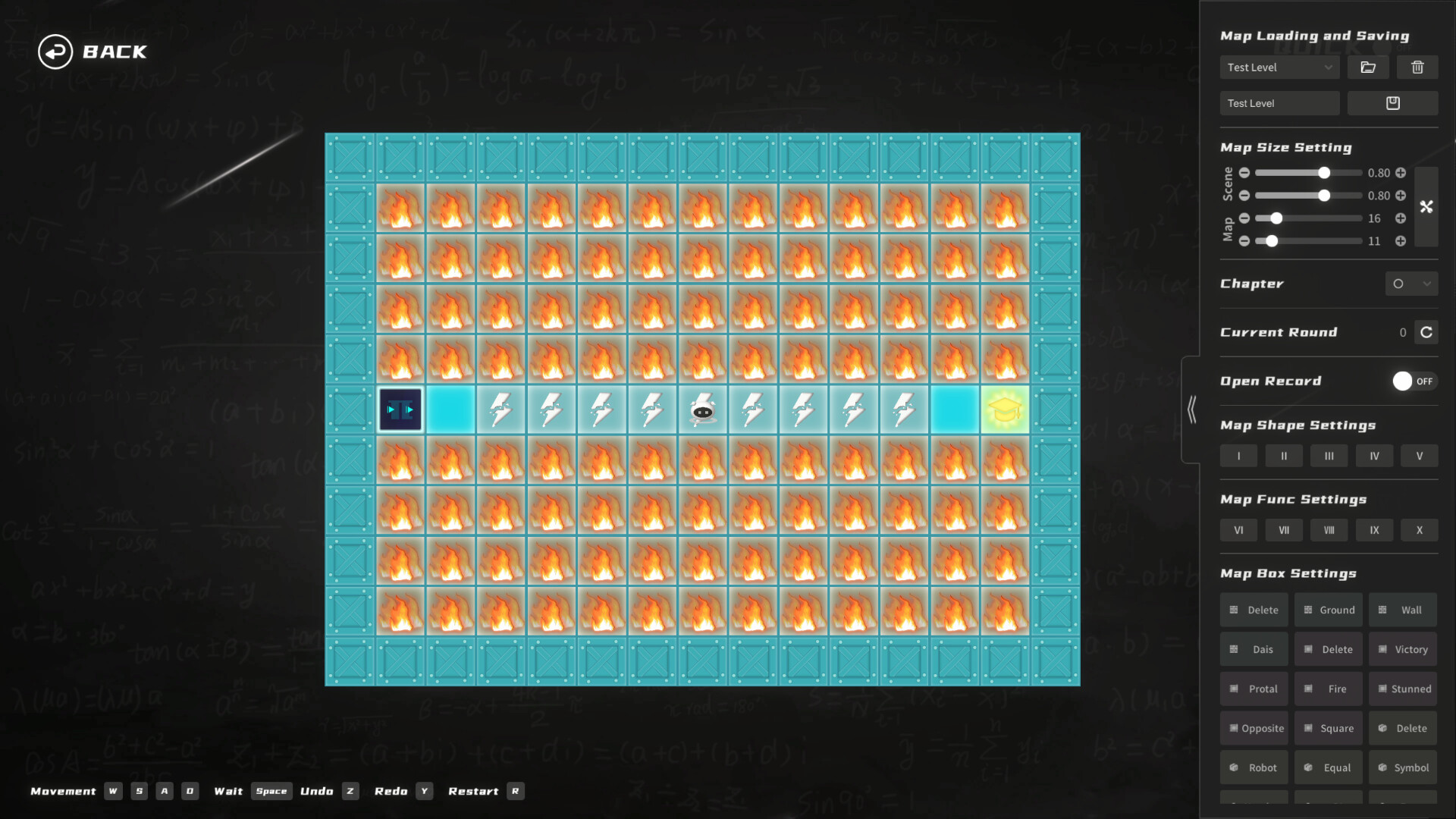This screenshot has height=819, width=1456.
Task: Click the Test Level name input field
Action: point(1280,102)
